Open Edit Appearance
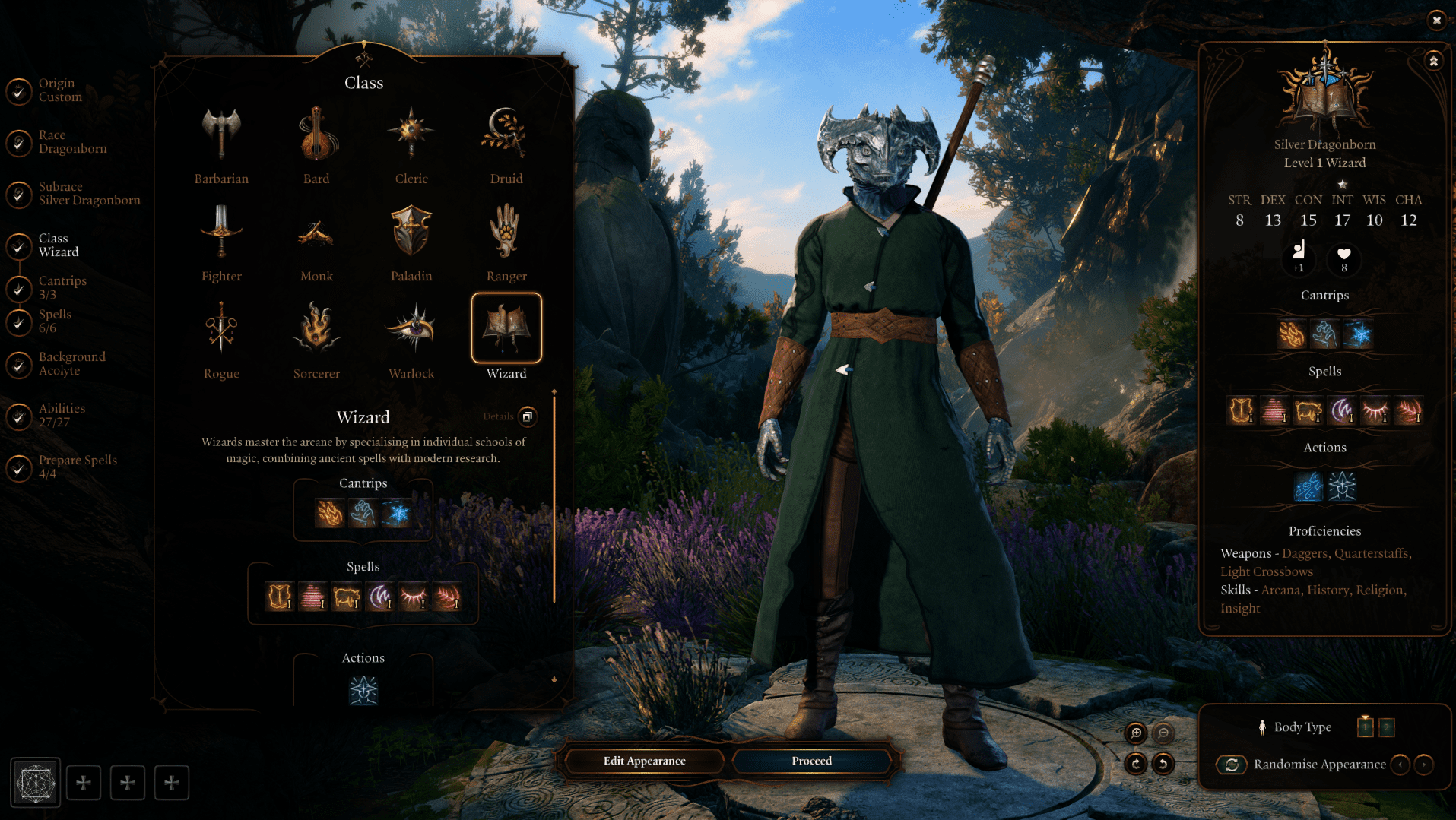 644,761
